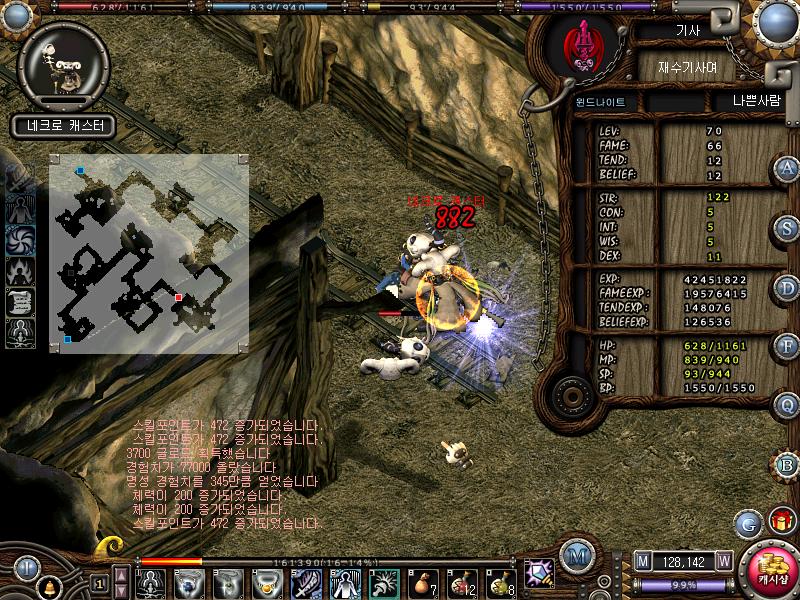Click the dungeon minimap overlay
Screen dimensions: 800x600
tap(148, 254)
